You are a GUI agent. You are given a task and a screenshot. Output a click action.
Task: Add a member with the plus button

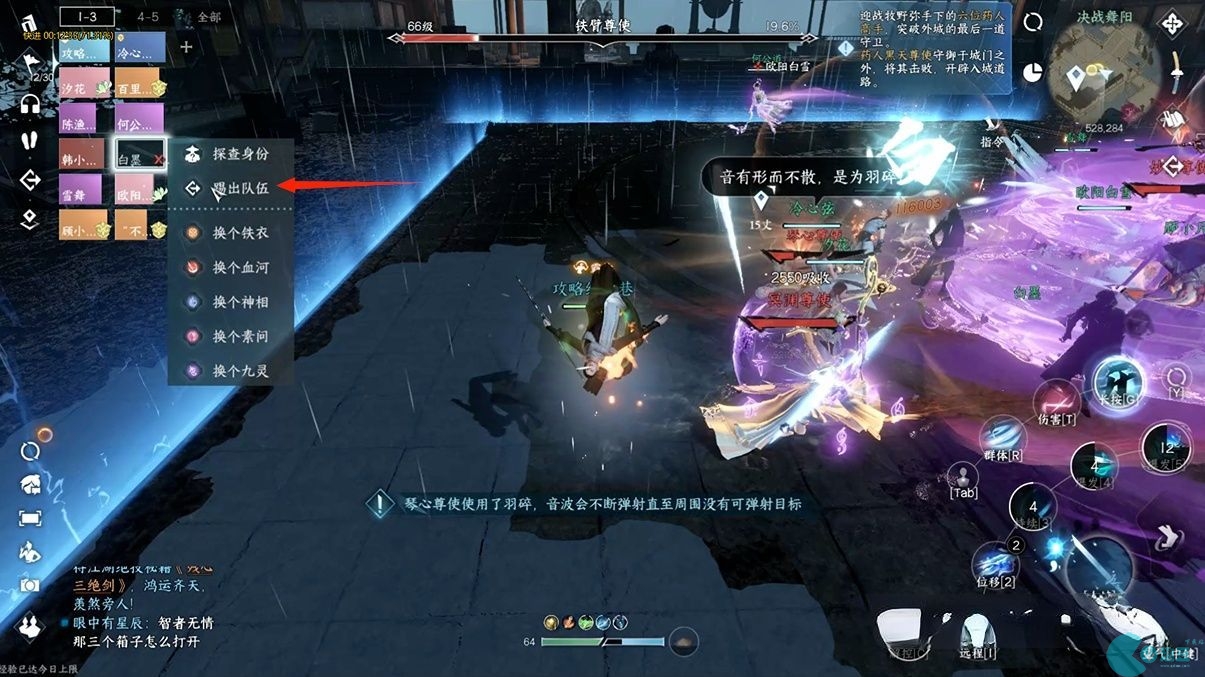pos(186,46)
